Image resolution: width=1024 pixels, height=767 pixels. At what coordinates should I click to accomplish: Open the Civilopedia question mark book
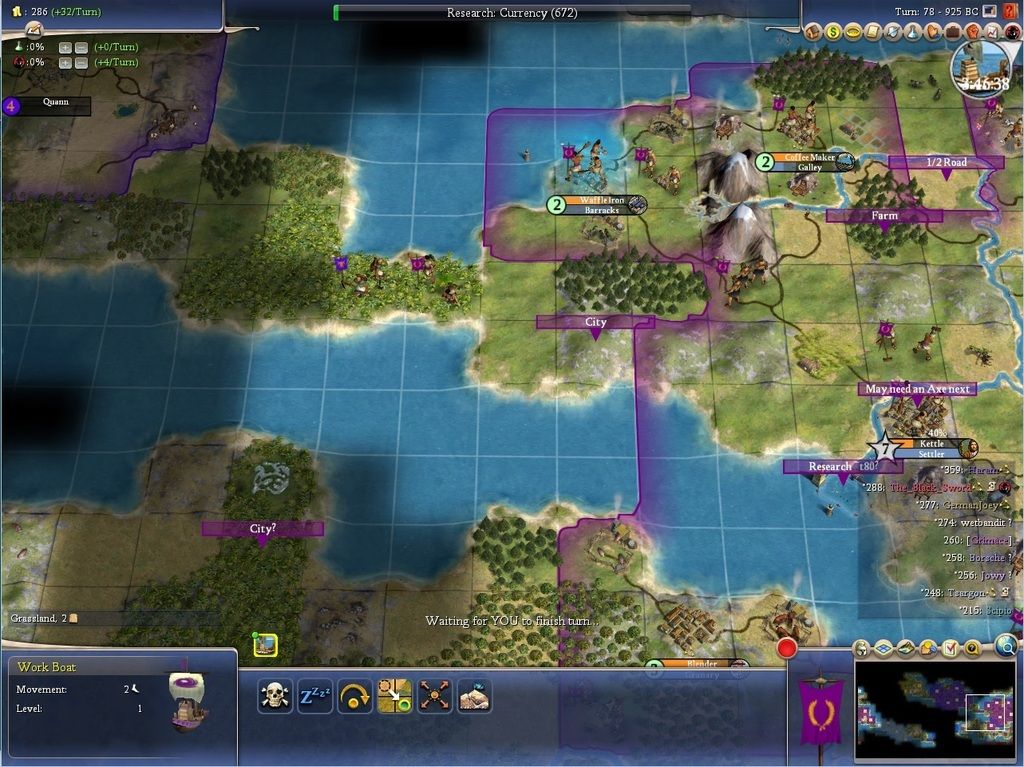[1009, 11]
